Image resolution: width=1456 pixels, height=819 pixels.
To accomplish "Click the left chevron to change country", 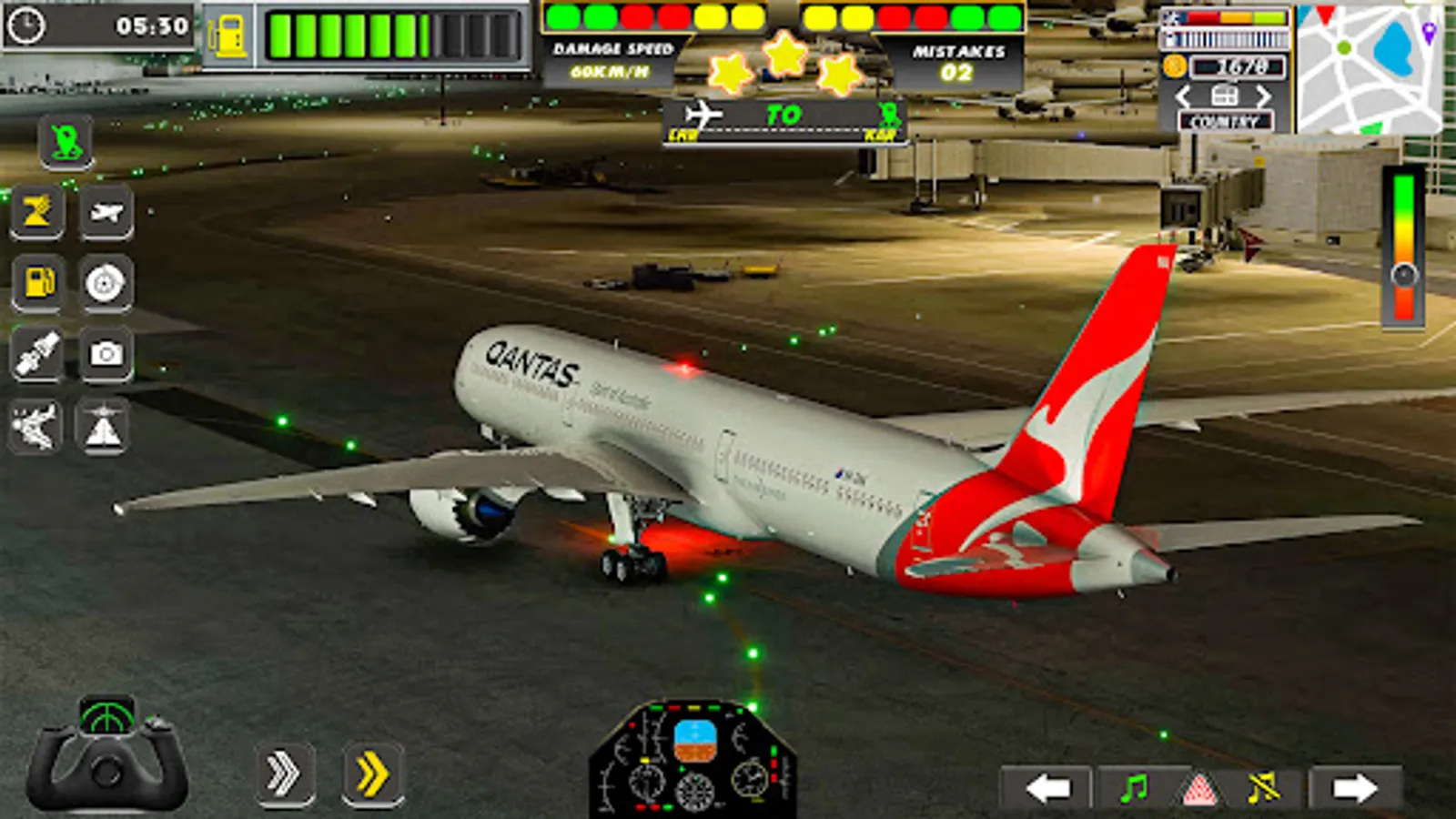I will 1185,94.
